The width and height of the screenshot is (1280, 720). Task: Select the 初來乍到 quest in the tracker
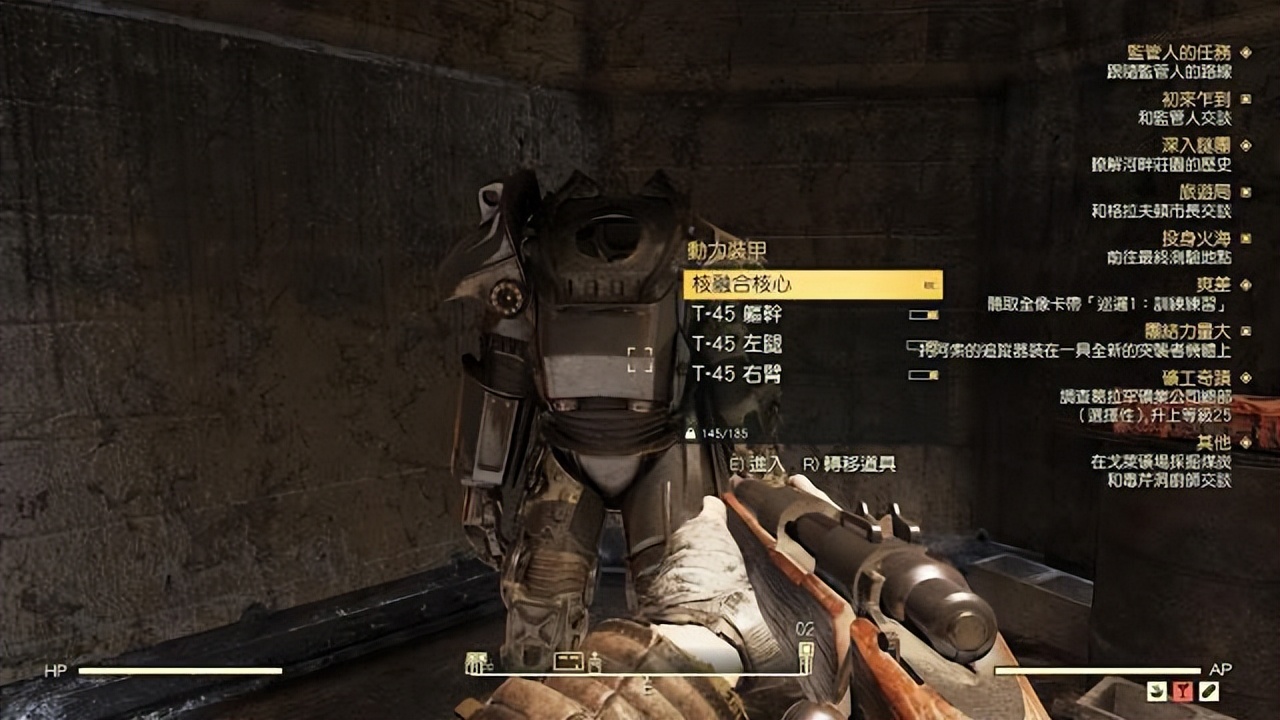click(1198, 99)
